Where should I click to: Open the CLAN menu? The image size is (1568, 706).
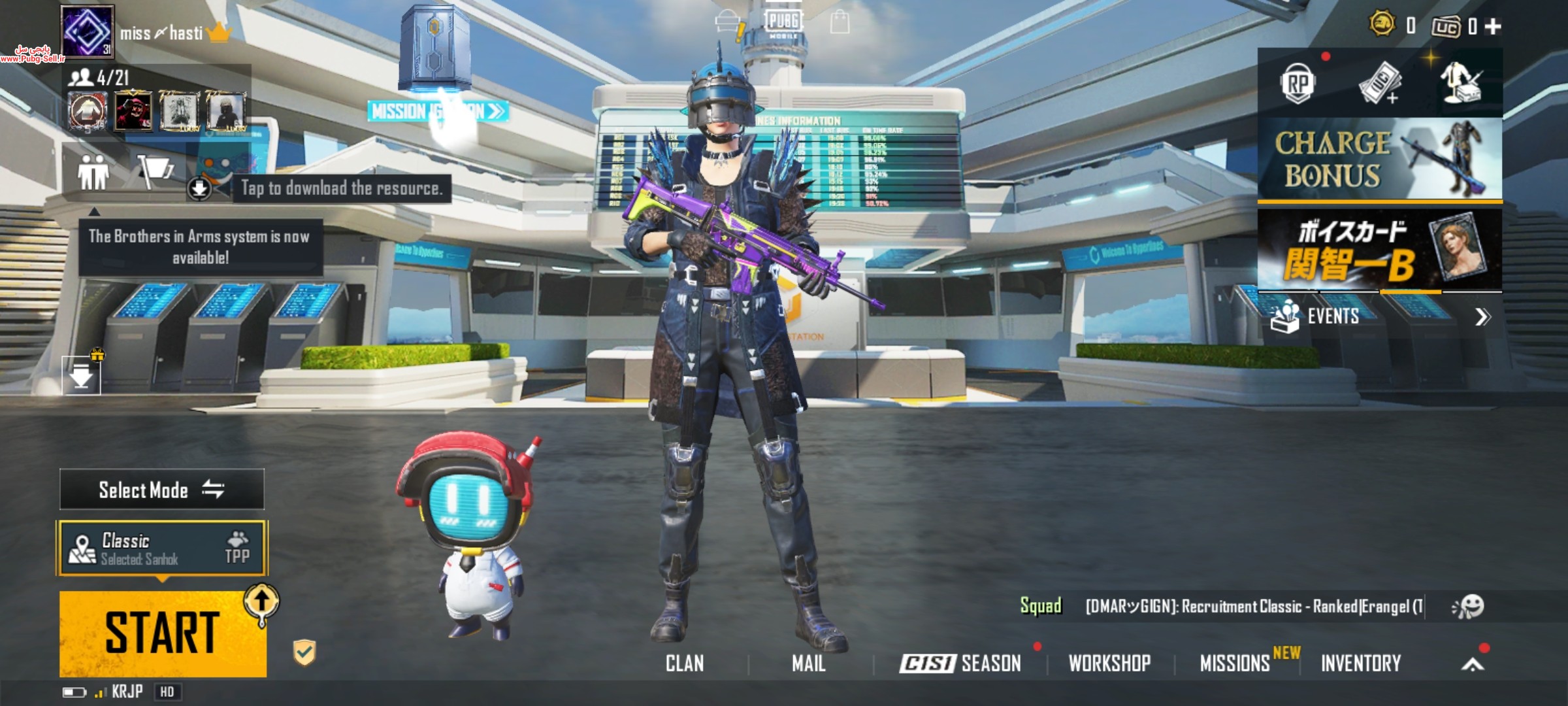[x=685, y=664]
